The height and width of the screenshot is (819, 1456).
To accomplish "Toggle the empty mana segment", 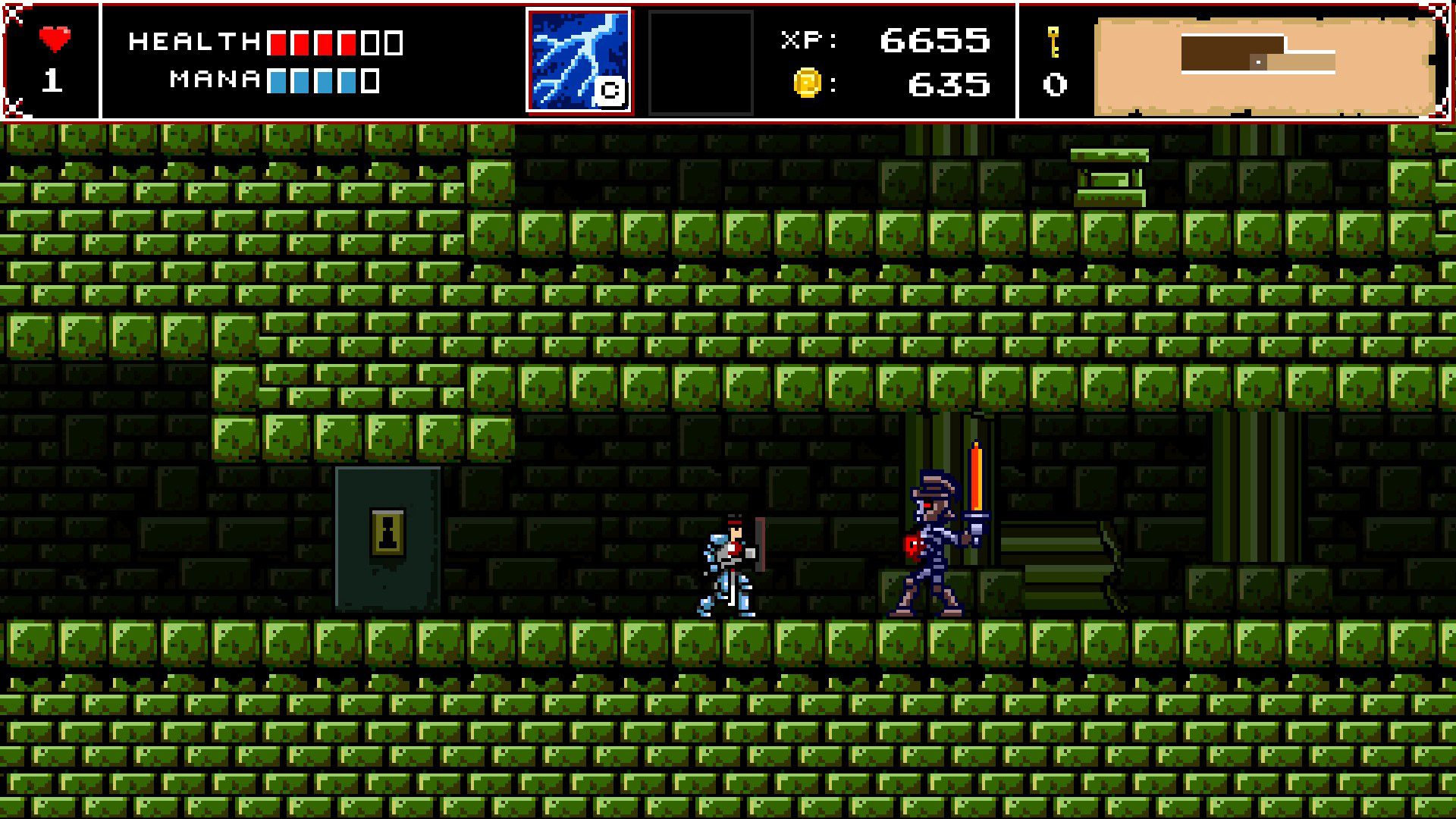I will [x=371, y=79].
